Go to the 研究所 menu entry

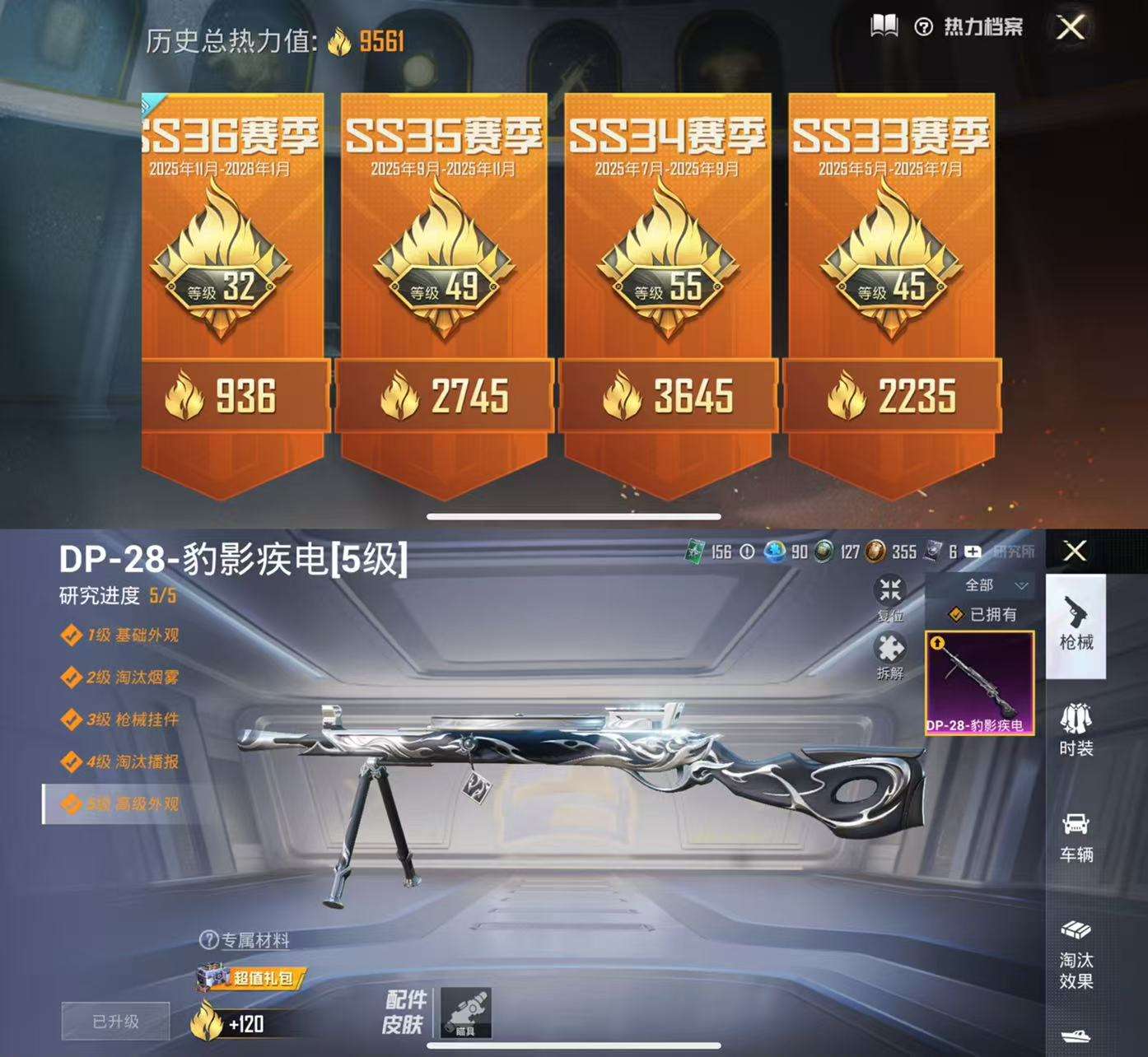tap(1015, 553)
